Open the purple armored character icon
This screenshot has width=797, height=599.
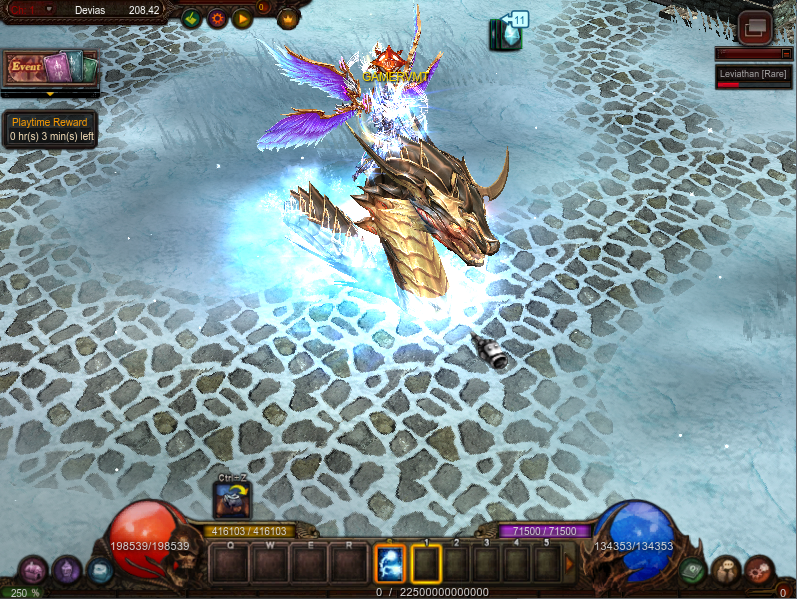(66, 571)
